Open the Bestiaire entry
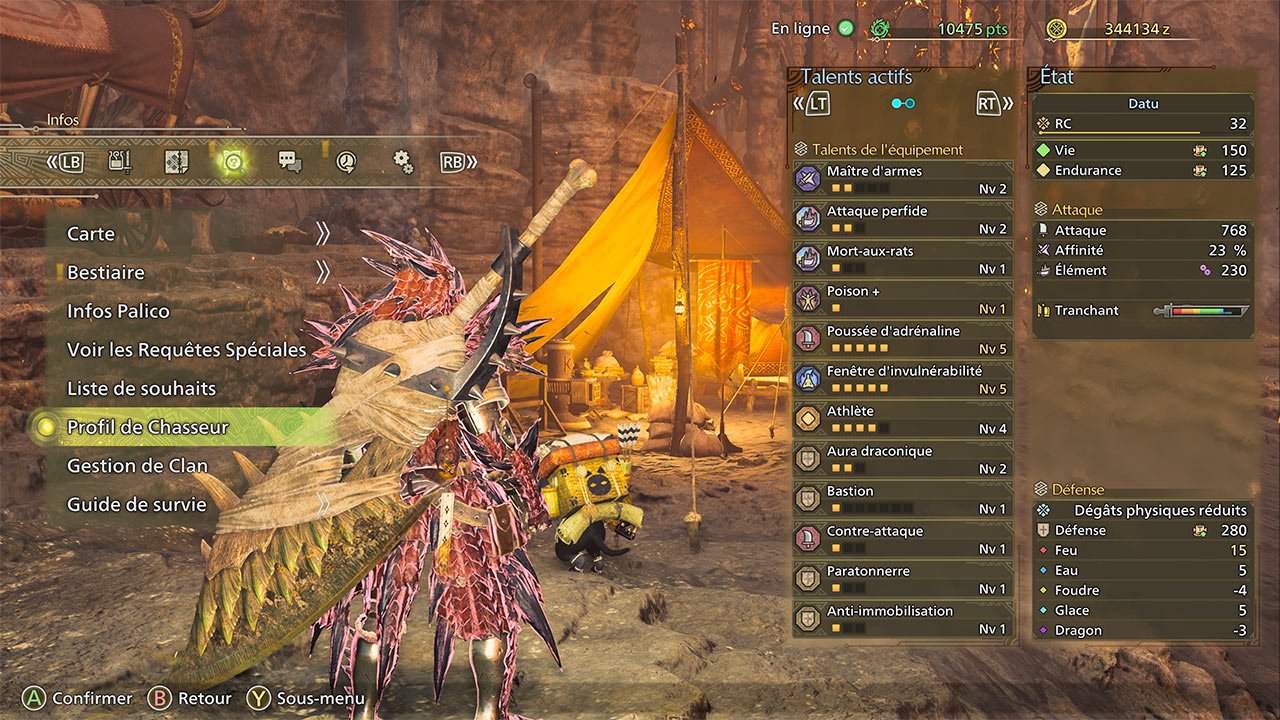This screenshot has width=1280, height=720. [x=106, y=272]
